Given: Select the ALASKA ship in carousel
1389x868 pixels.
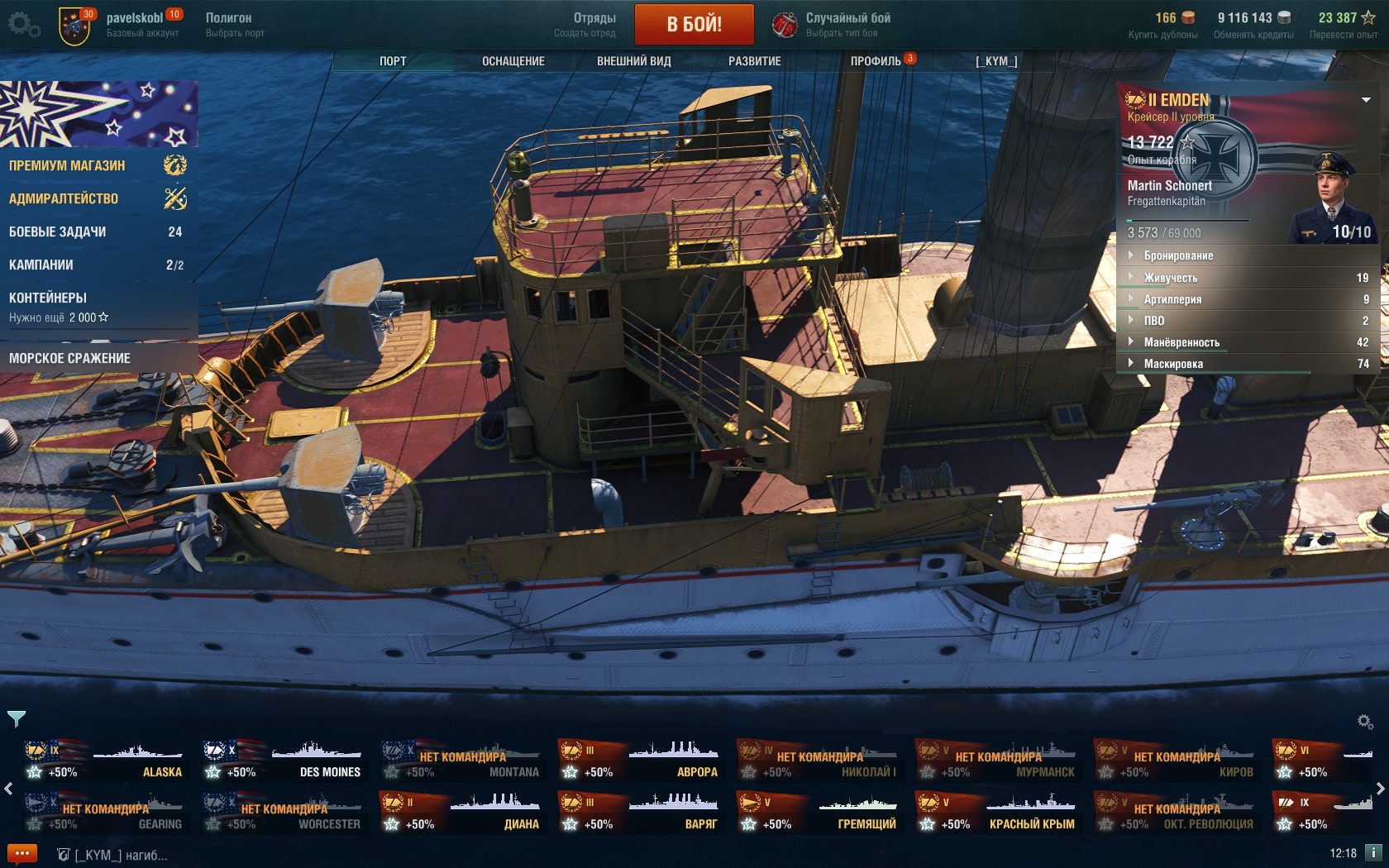Looking at the screenshot, I should pos(105,761).
